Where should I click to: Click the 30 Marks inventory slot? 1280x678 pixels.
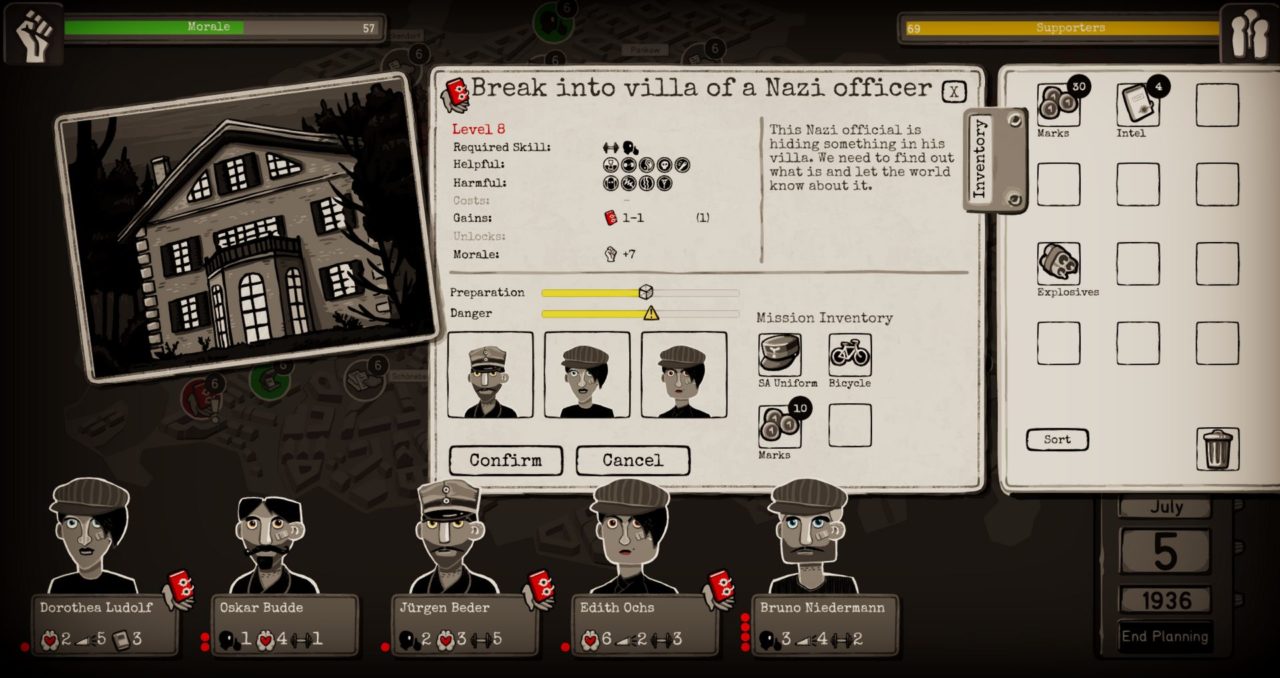(1059, 105)
